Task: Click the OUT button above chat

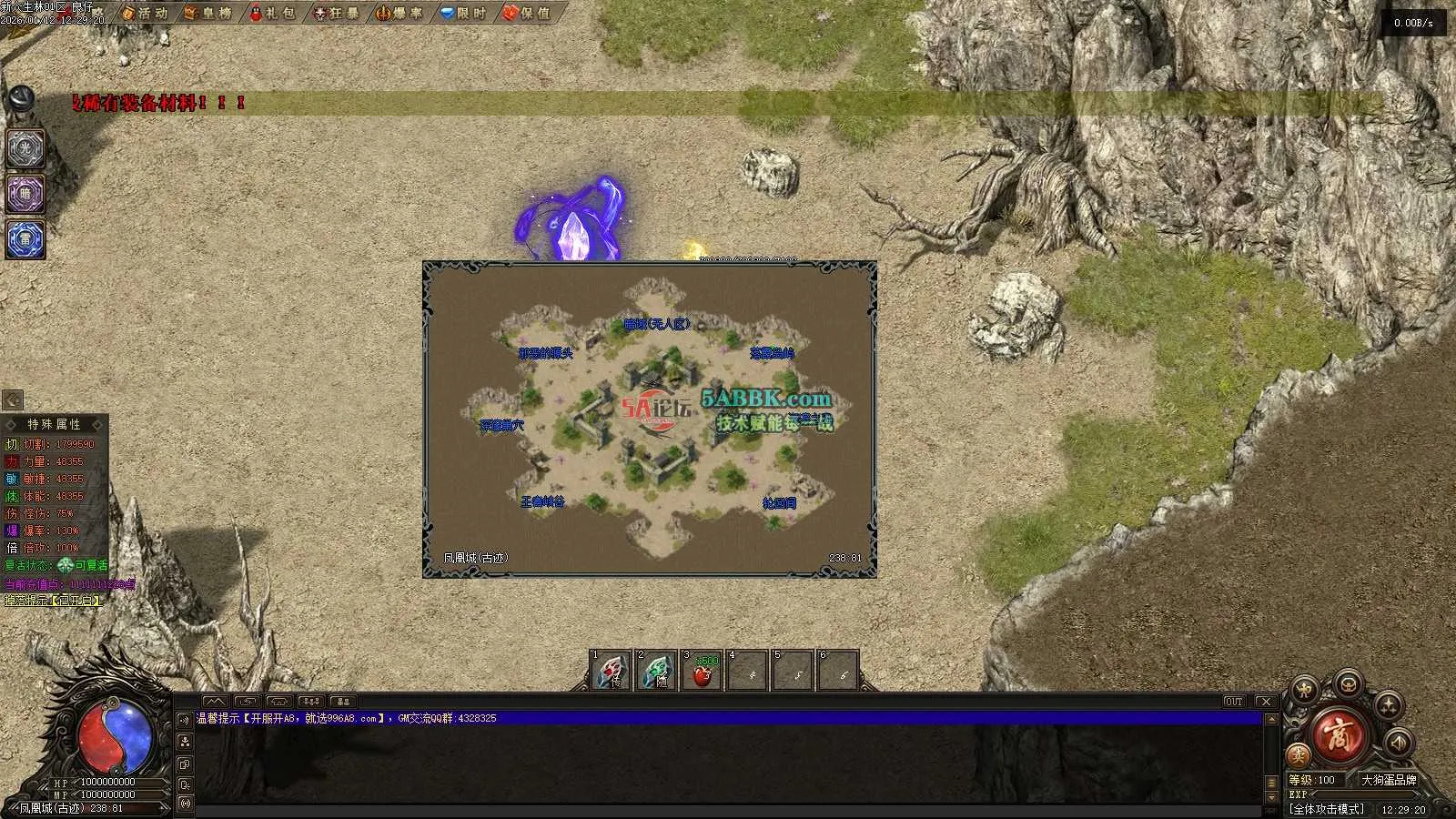Action: (1234, 702)
